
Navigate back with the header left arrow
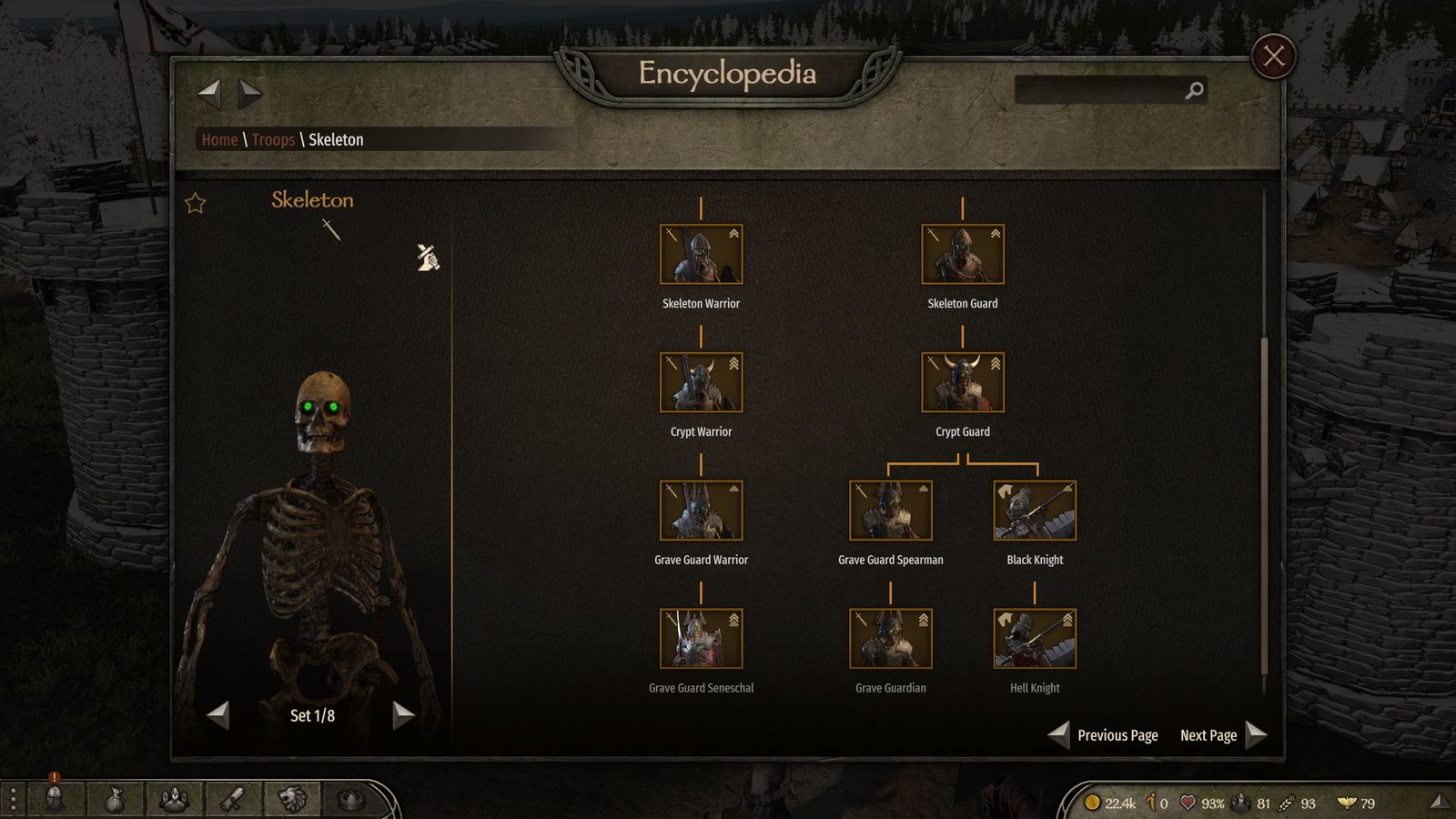point(209,92)
